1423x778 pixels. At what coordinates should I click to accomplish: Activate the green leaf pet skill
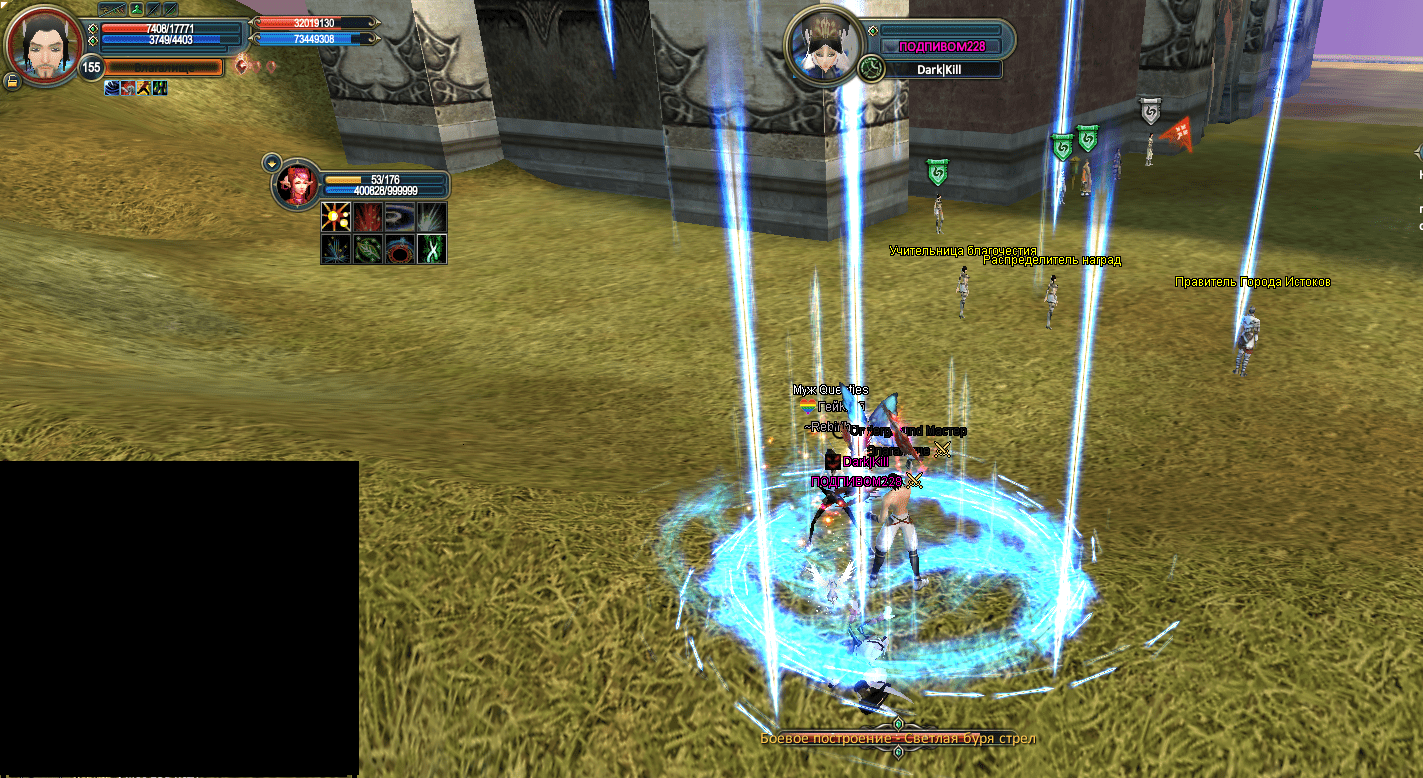368,249
